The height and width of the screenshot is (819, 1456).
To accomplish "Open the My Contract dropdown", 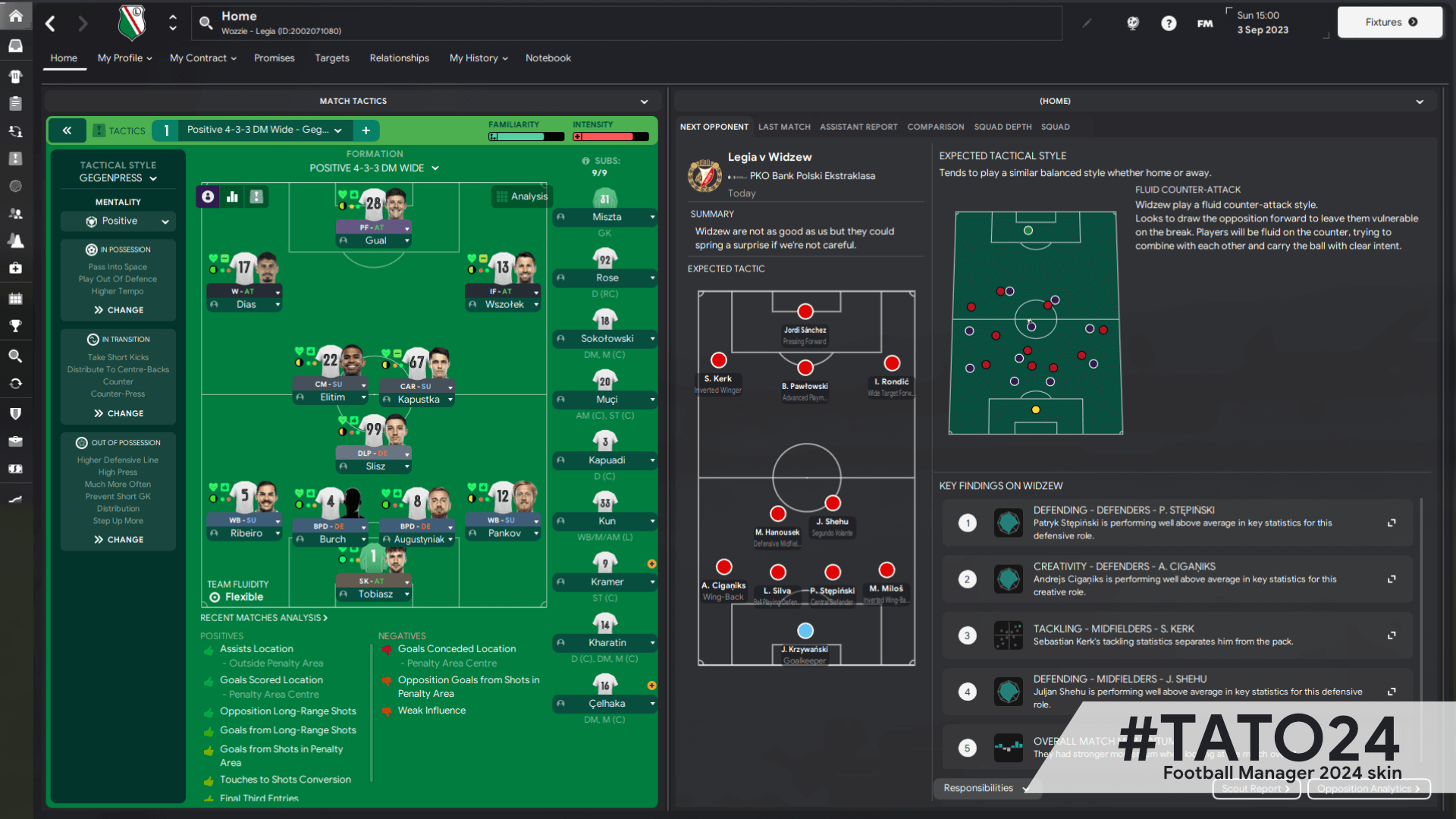I will click(202, 58).
